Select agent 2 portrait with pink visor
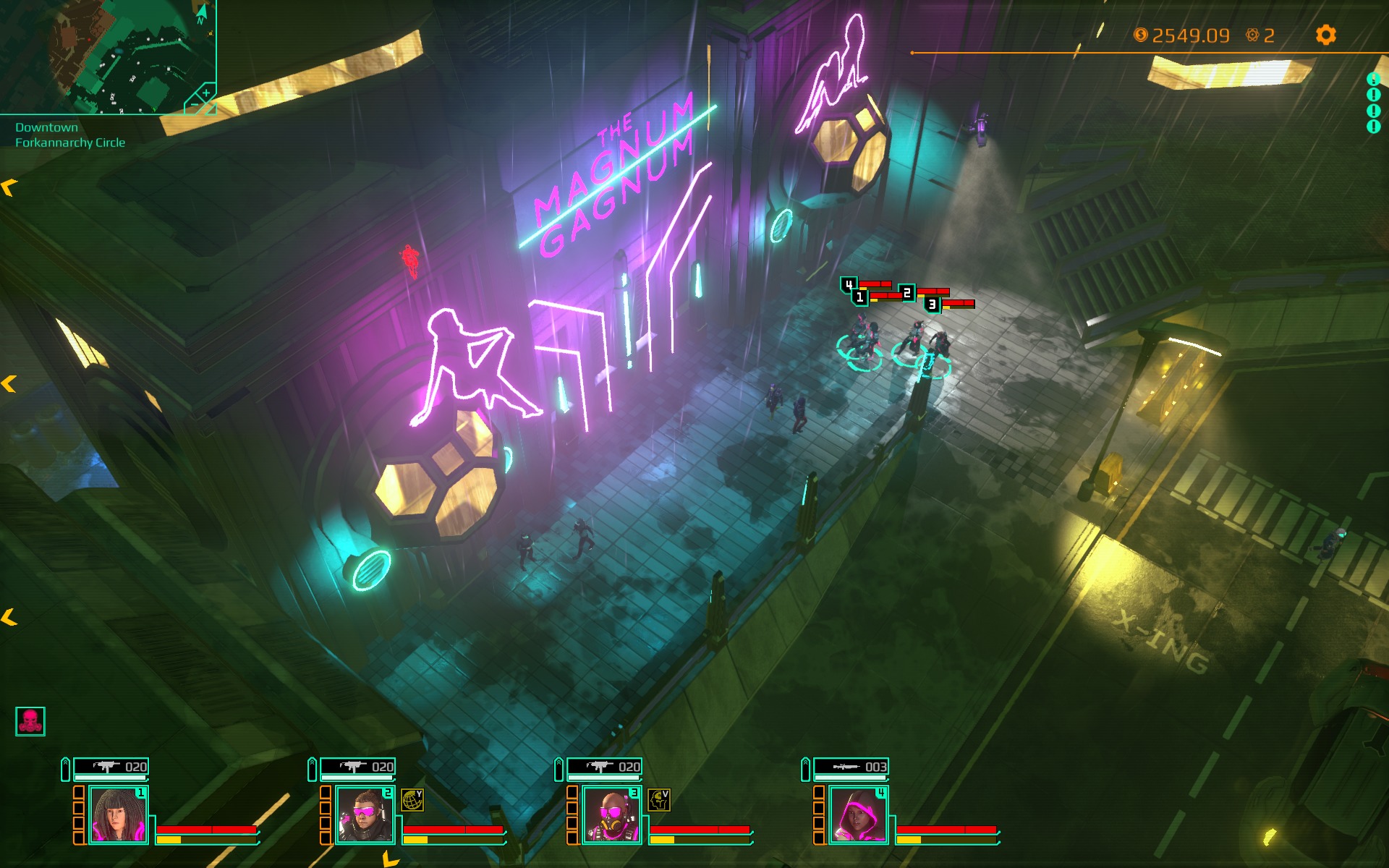The height and width of the screenshot is (868, 1389). (365, 815)
